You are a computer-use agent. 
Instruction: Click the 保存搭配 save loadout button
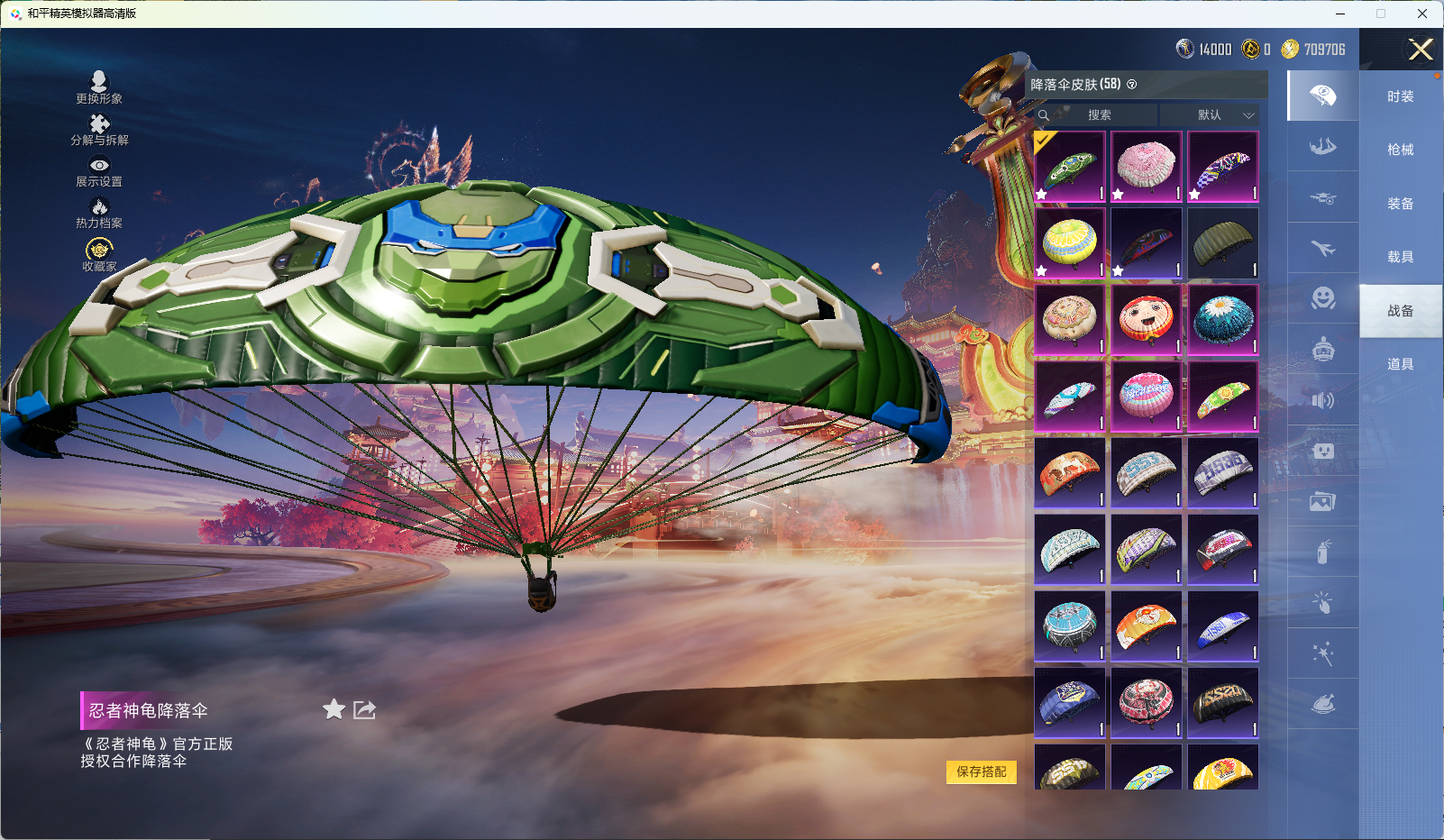pyautogui.click(x=981, y=772)
